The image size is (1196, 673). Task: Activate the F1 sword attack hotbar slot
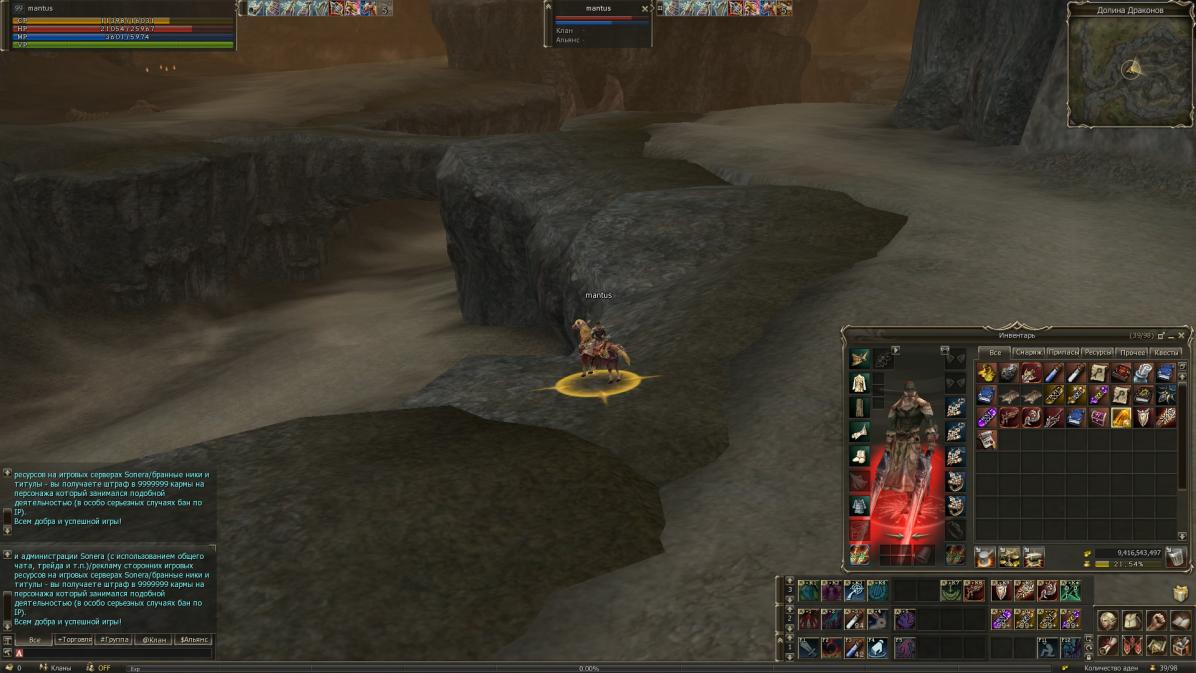[x=809, y=648]
